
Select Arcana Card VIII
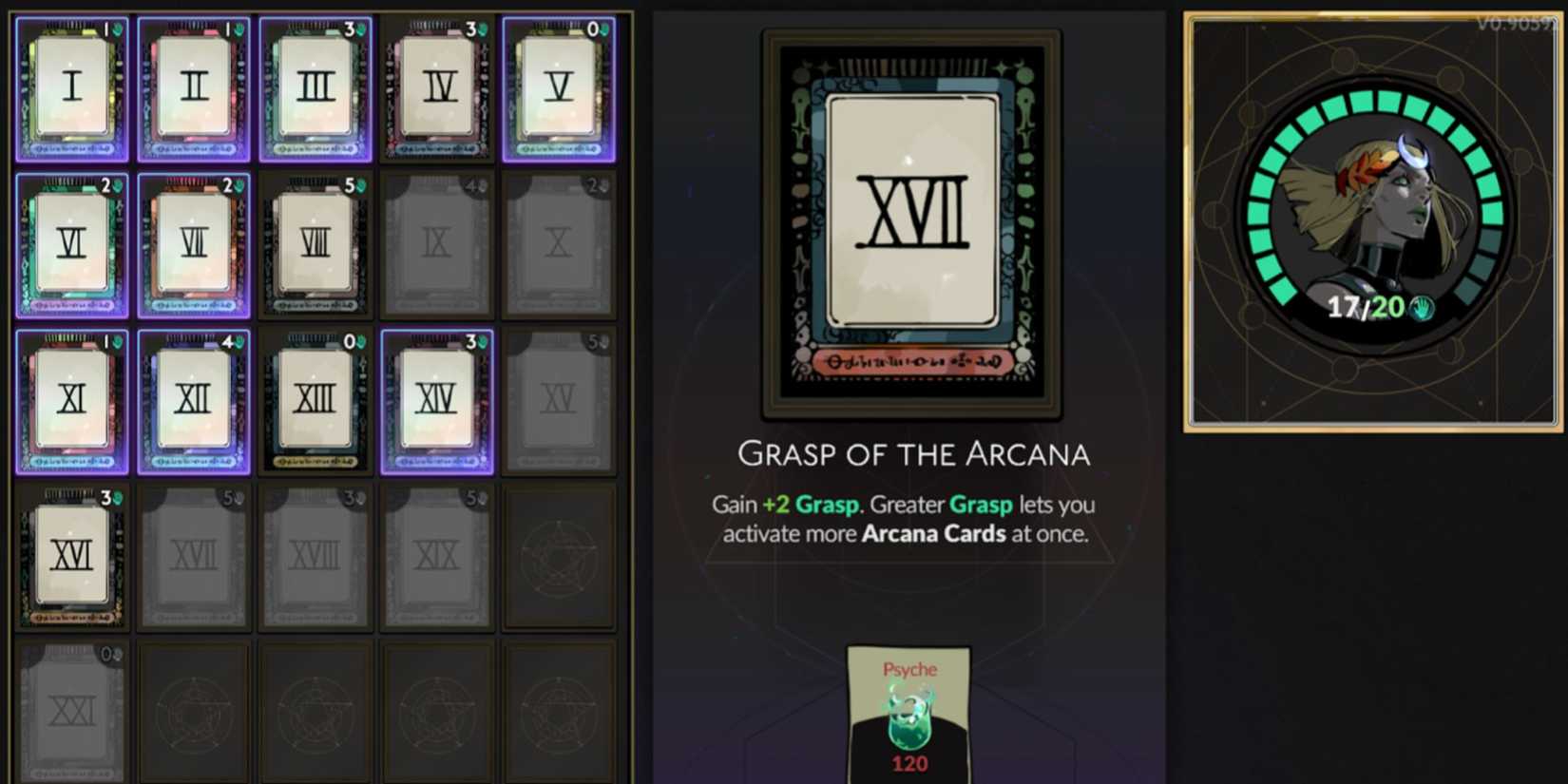coord(316,243)
